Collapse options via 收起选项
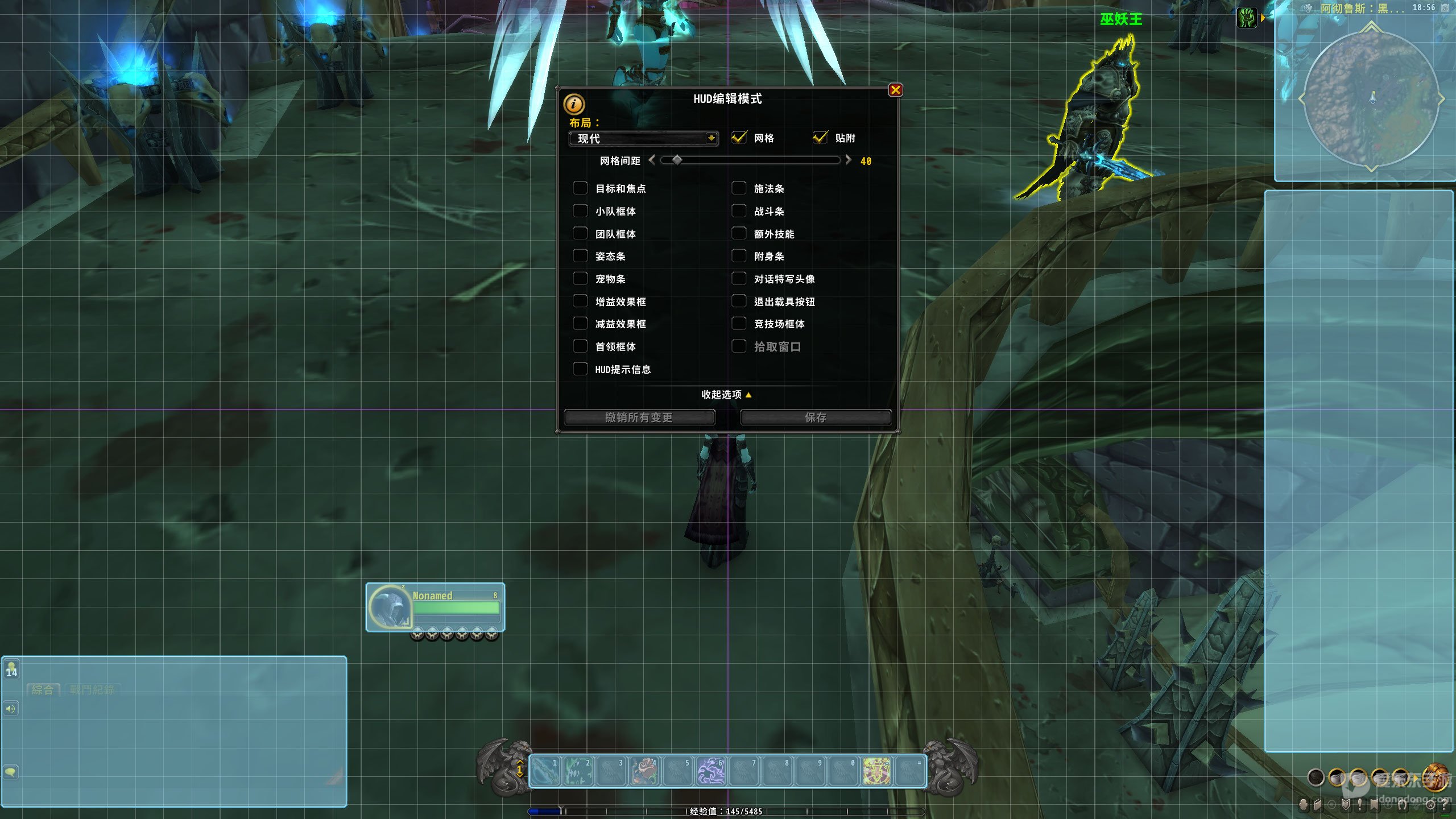The width and height of the screenshot is (1456, 819). click(726, 395)
